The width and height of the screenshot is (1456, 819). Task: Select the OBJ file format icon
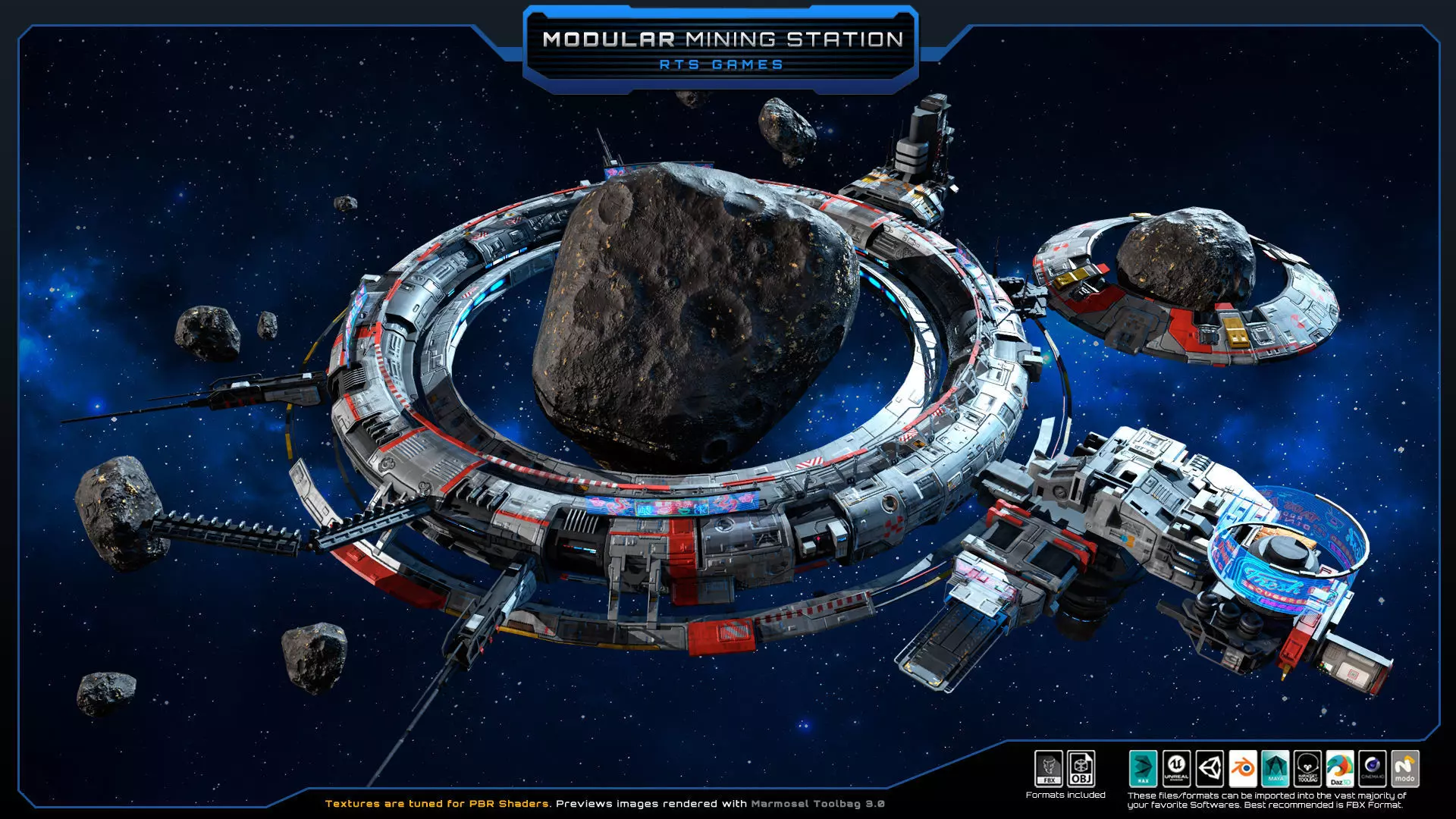click(1081, 769)
